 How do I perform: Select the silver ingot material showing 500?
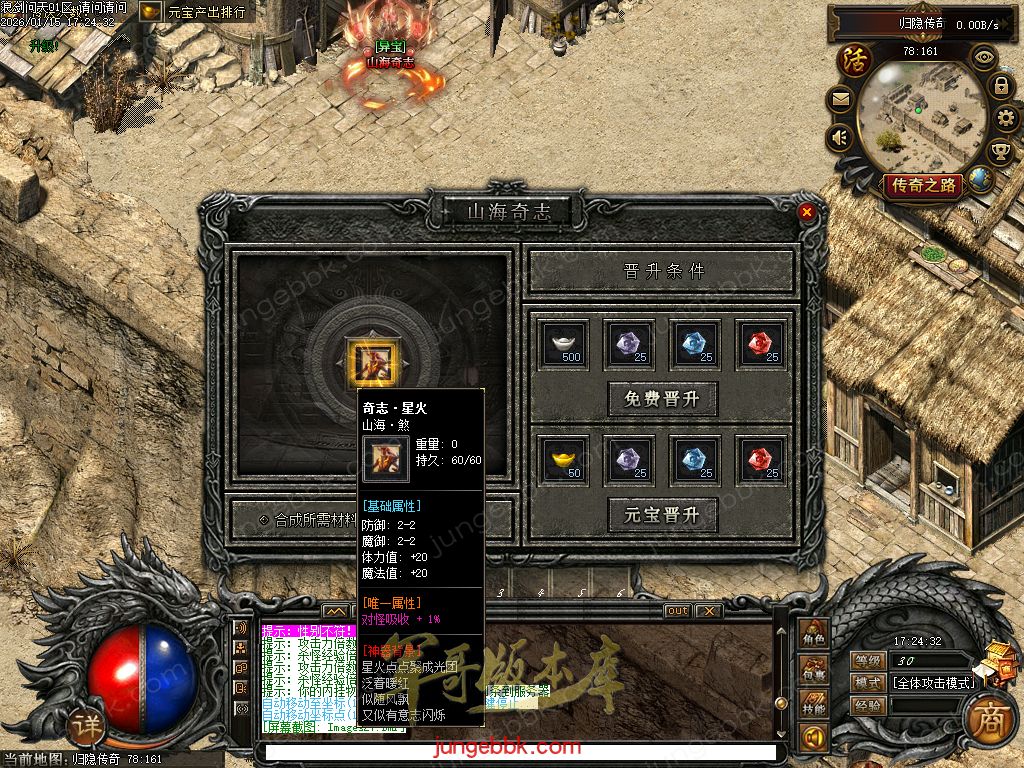pyautogui.click(x=564, y=343)
